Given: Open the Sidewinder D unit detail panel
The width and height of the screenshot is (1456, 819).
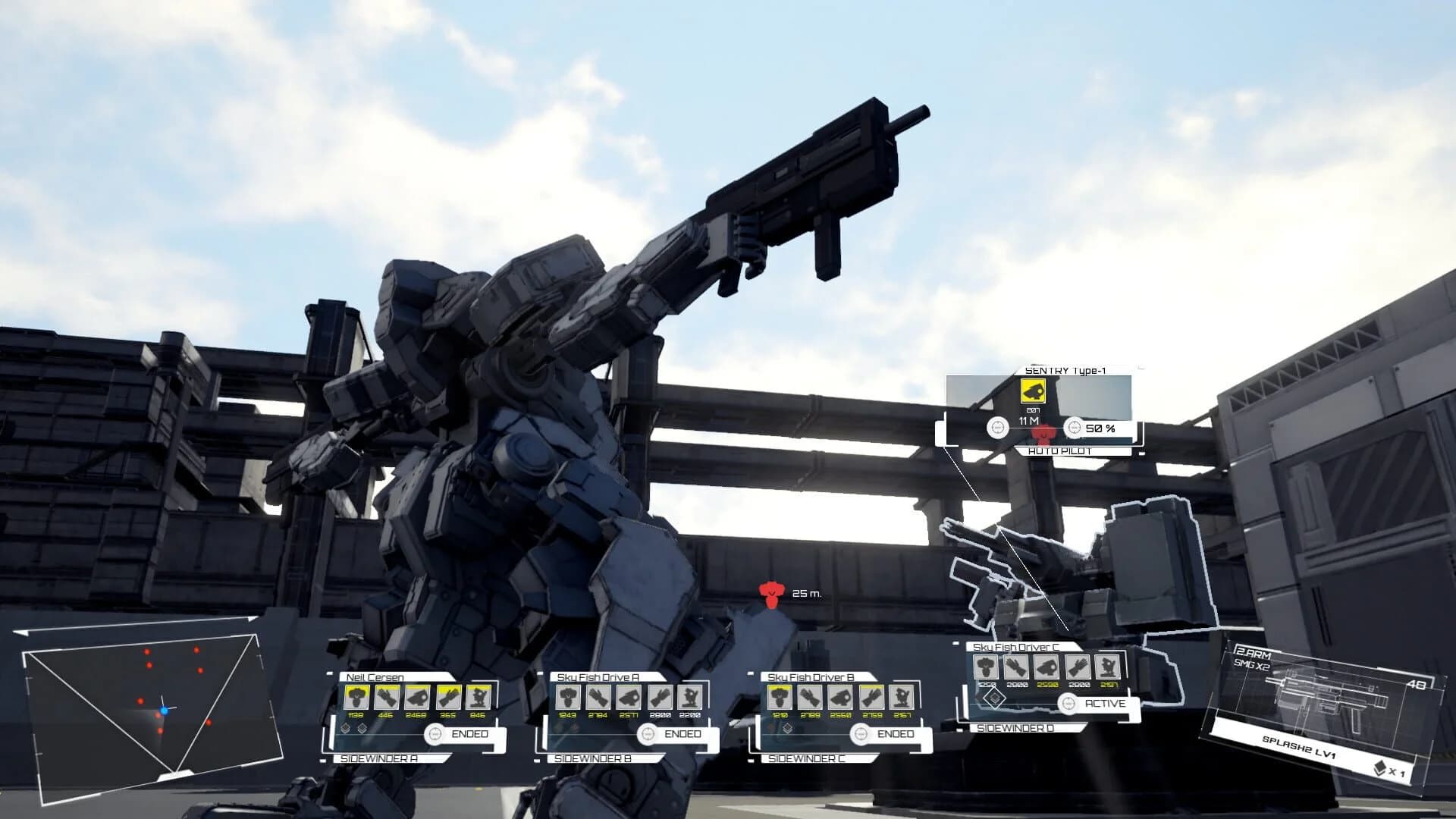Looking at the screenshot, I should [1014, 729].
